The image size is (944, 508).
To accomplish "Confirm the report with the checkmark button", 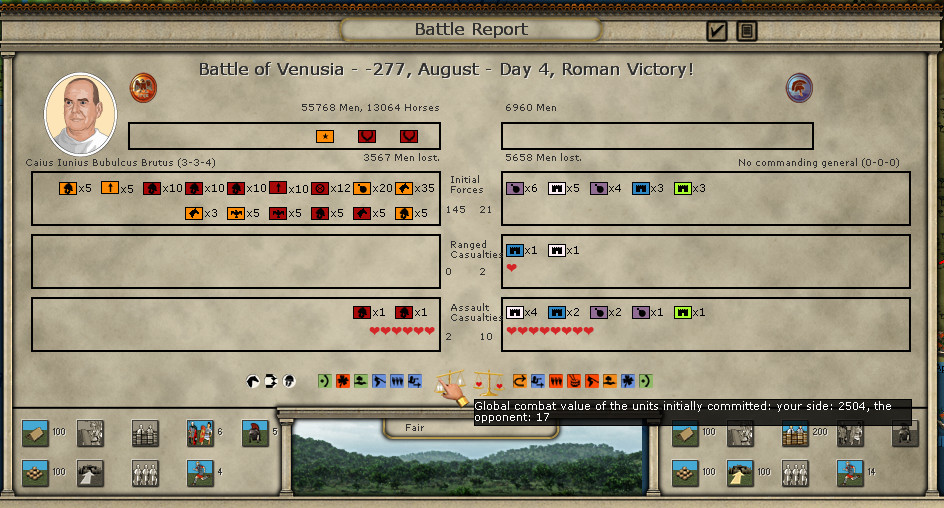I will (x=716, y=31).
